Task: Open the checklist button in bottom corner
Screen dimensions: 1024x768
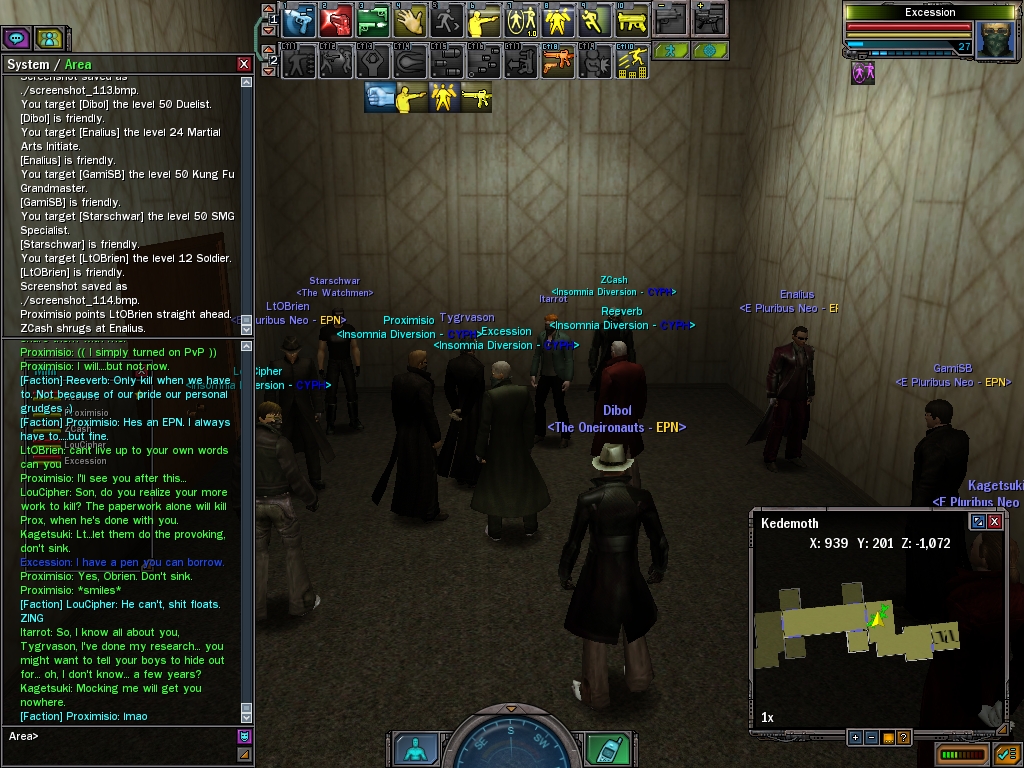Action: coord(1007,754)
